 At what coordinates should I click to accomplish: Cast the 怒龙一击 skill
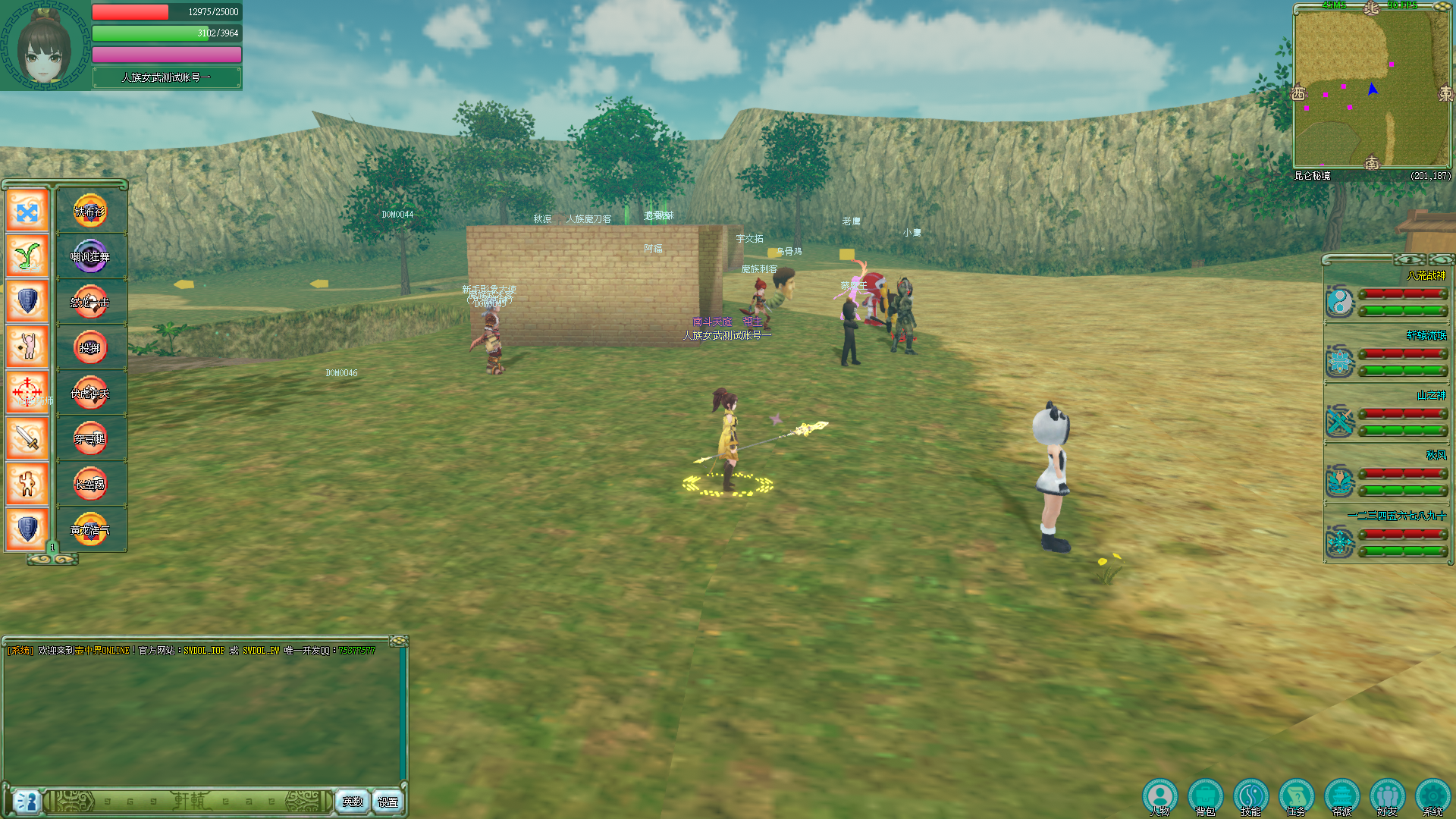(90, 303)
